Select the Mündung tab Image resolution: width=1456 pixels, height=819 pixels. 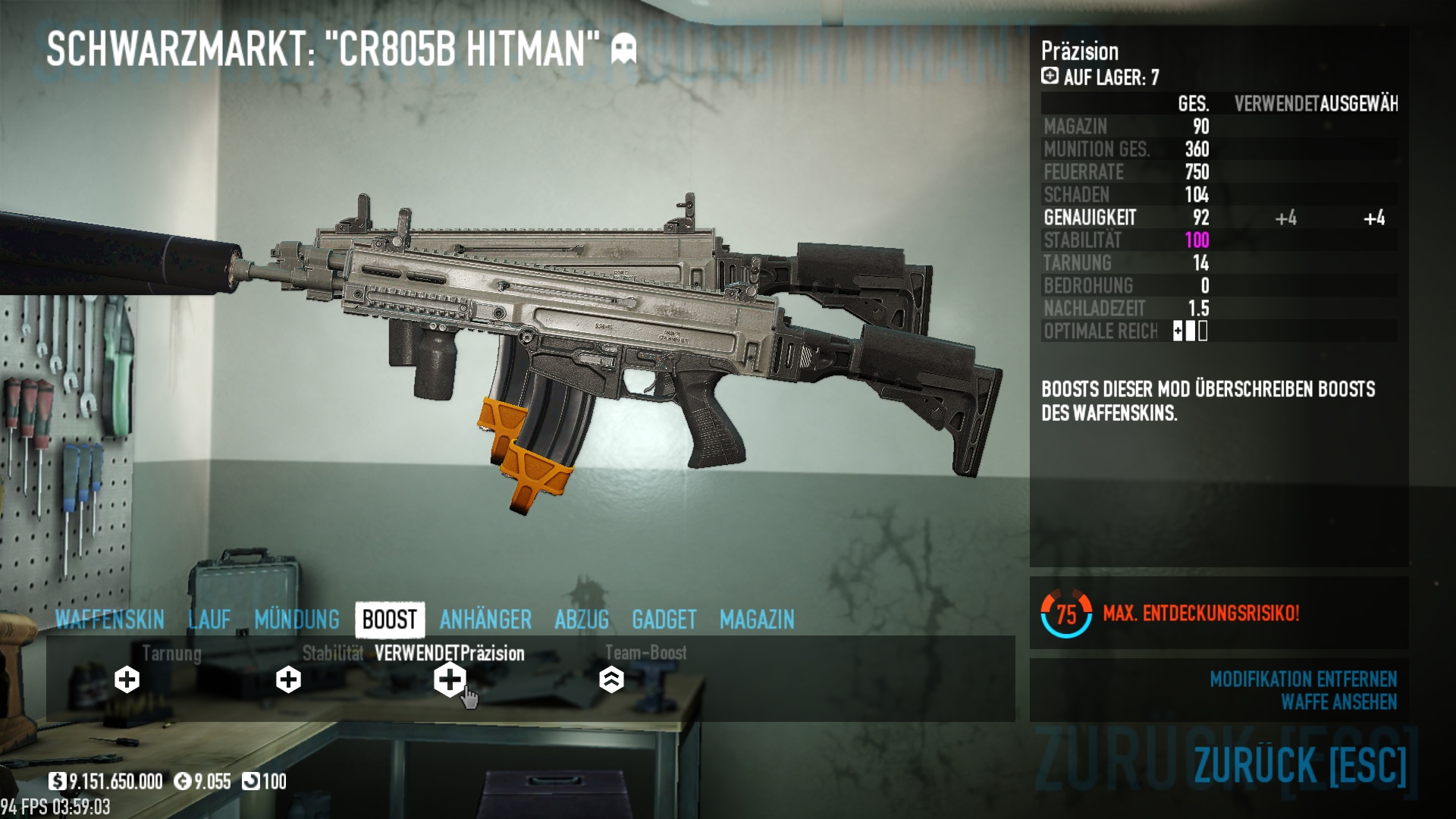tap(297, 620)
